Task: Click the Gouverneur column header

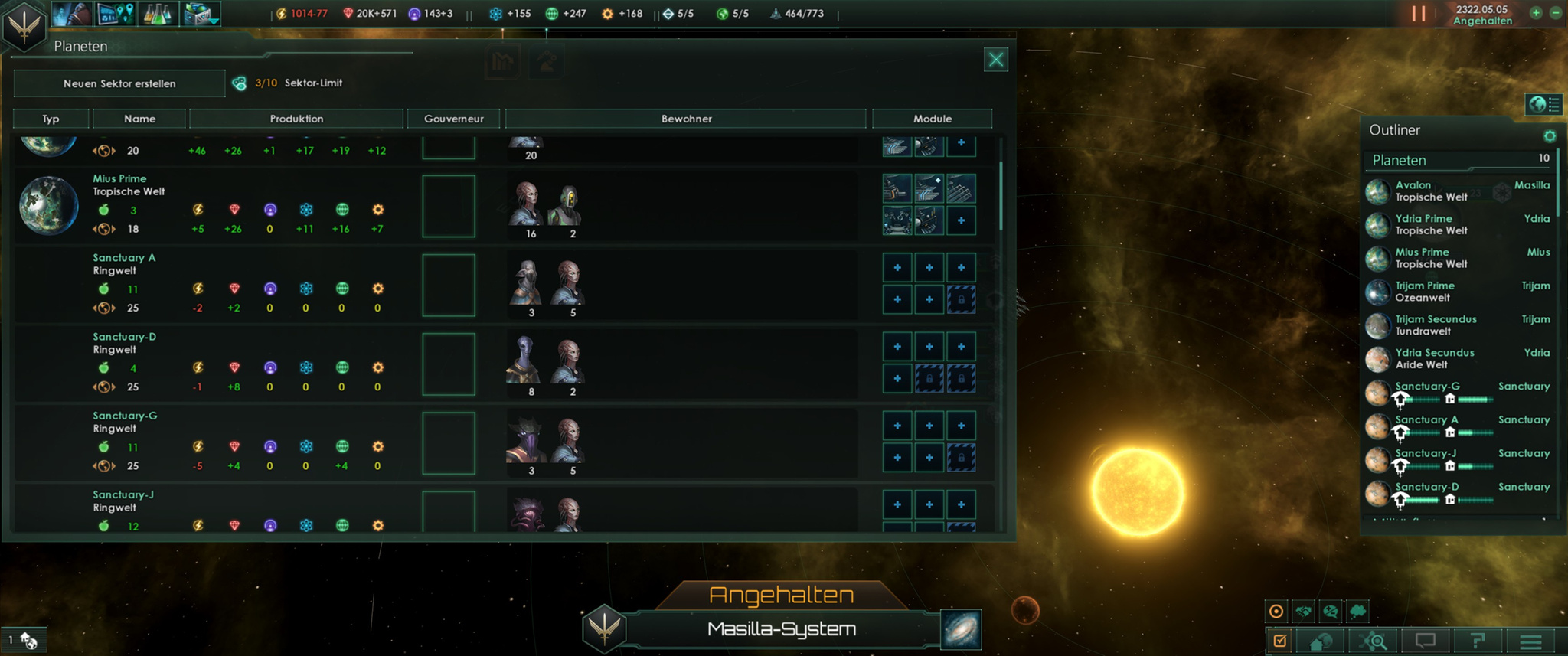Action: tap(453, 119)
